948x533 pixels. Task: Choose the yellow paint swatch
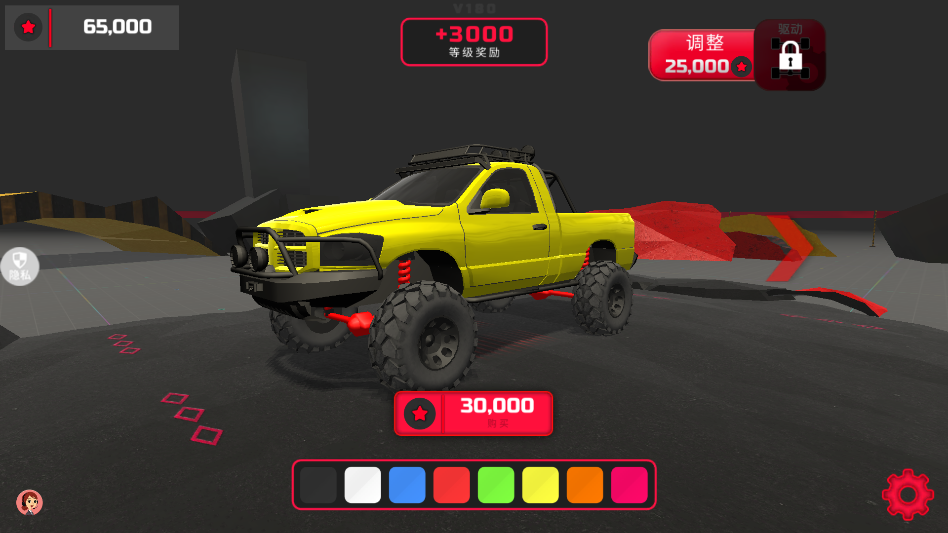[x=540, y=485]
